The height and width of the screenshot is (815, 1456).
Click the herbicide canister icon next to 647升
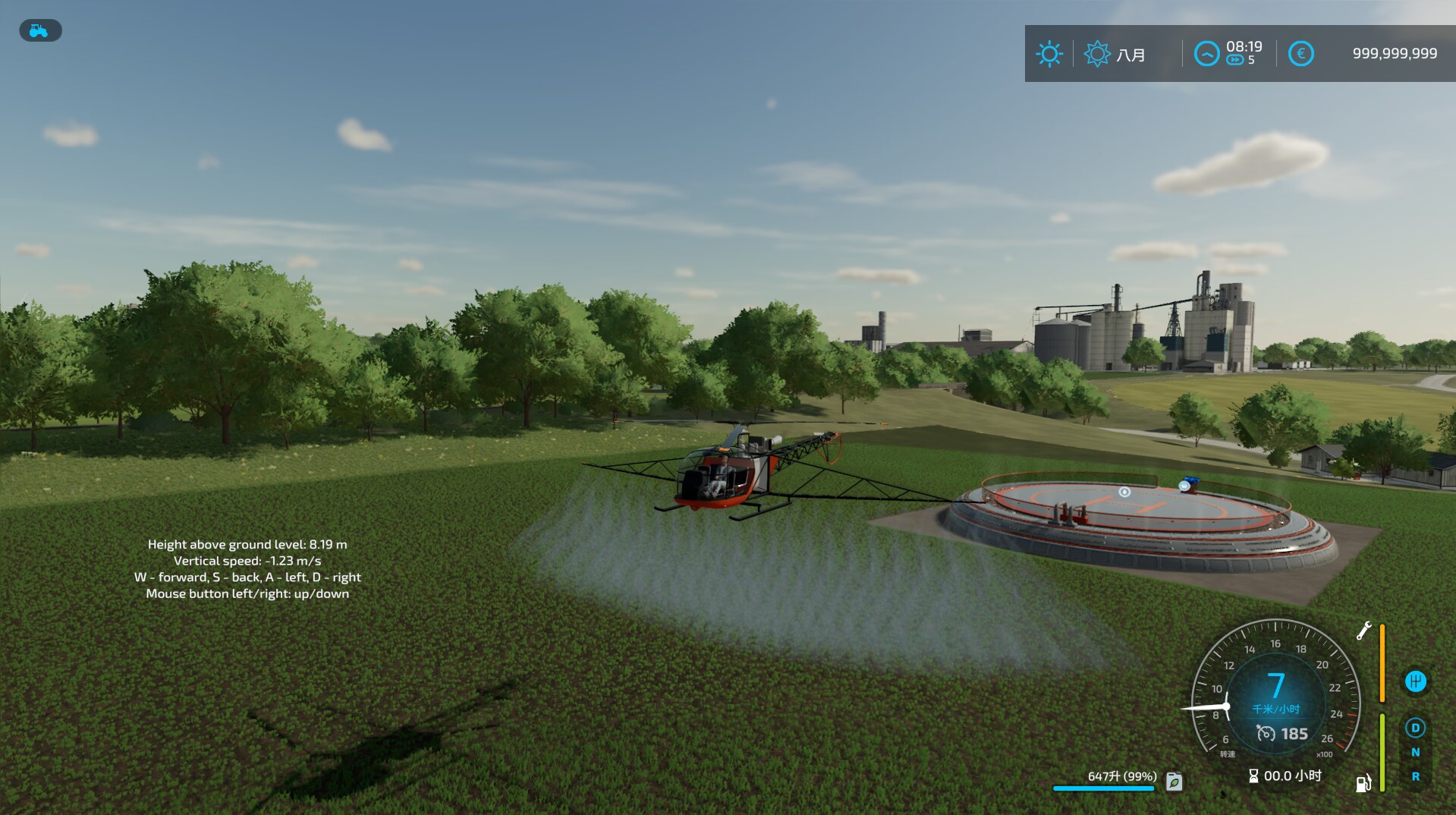click(1174, 782)
